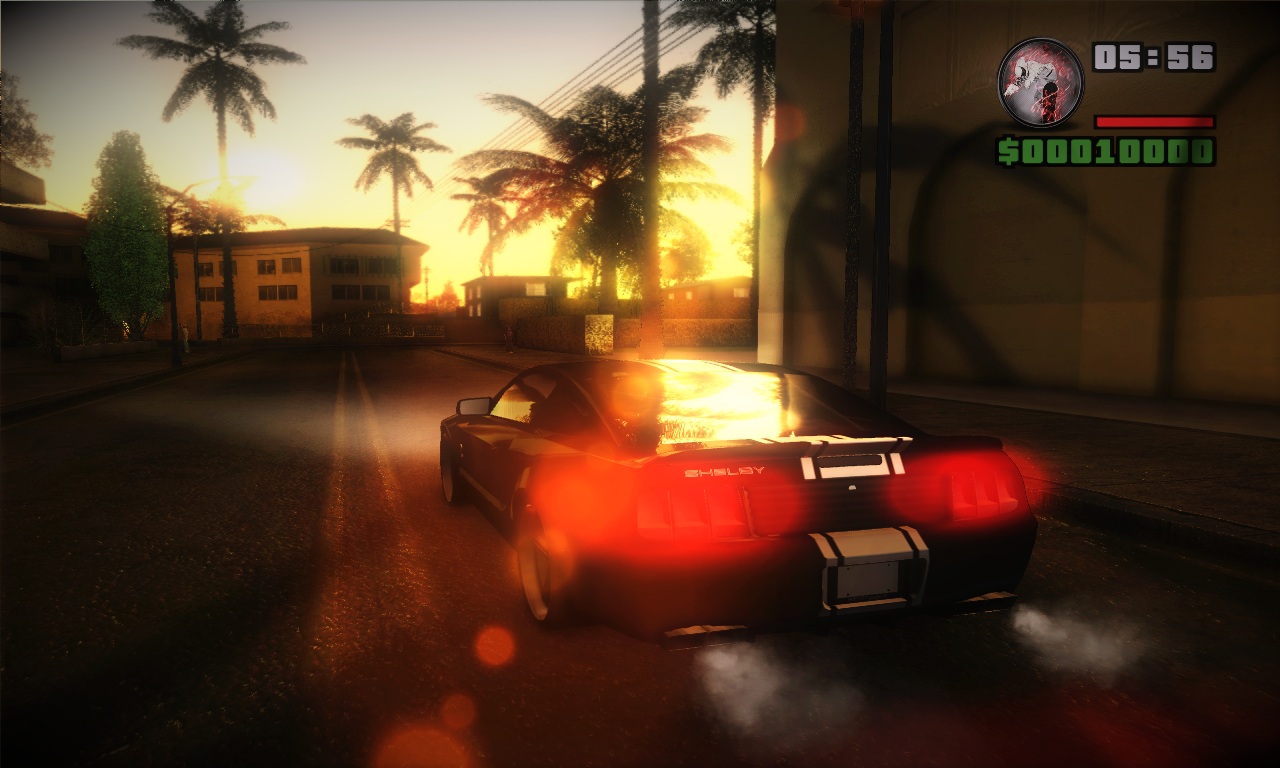Click the license plate on the rear bumper
The image size is (1280, 768).
[867, 579]
